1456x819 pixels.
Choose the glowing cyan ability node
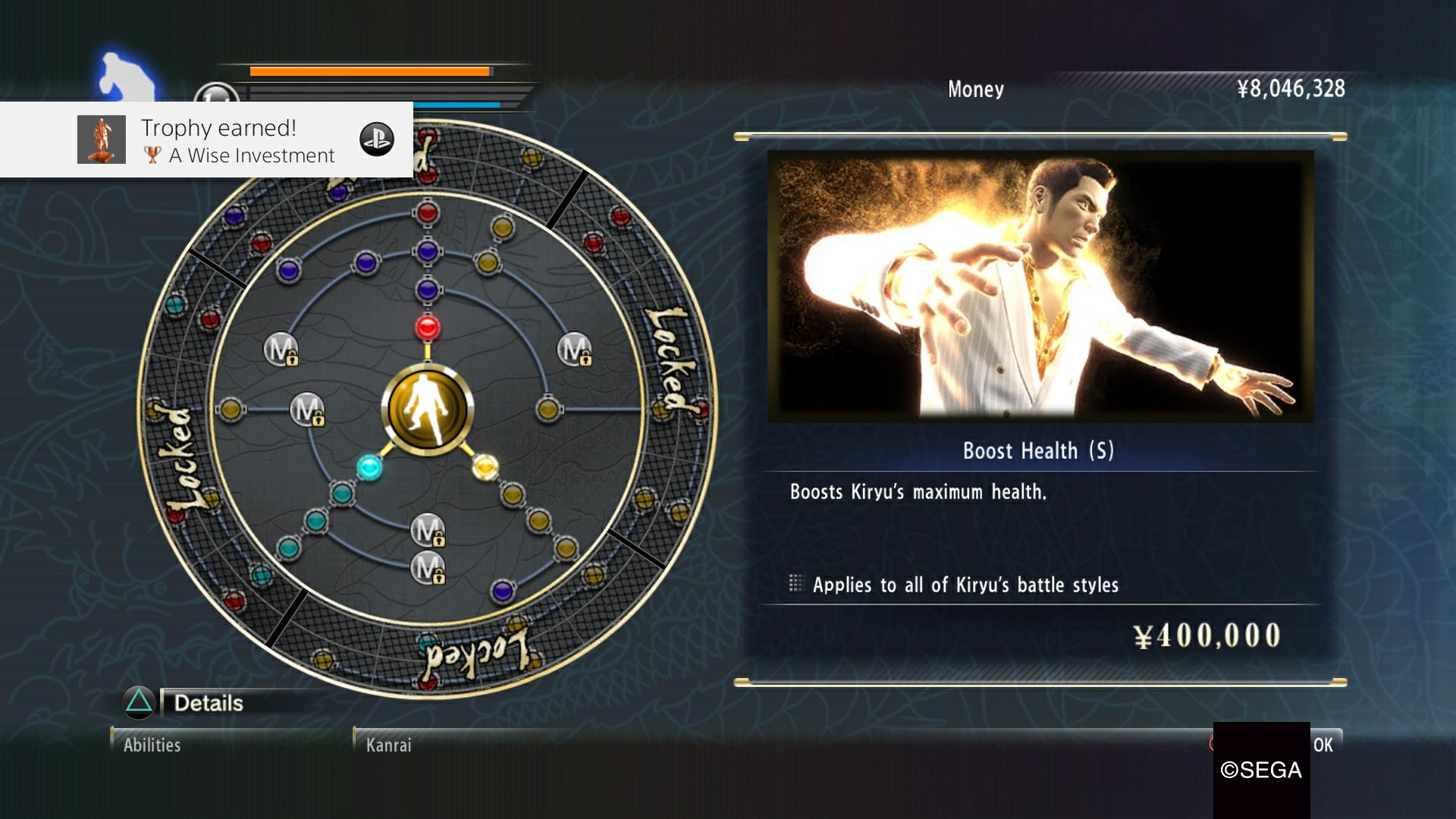369,467
